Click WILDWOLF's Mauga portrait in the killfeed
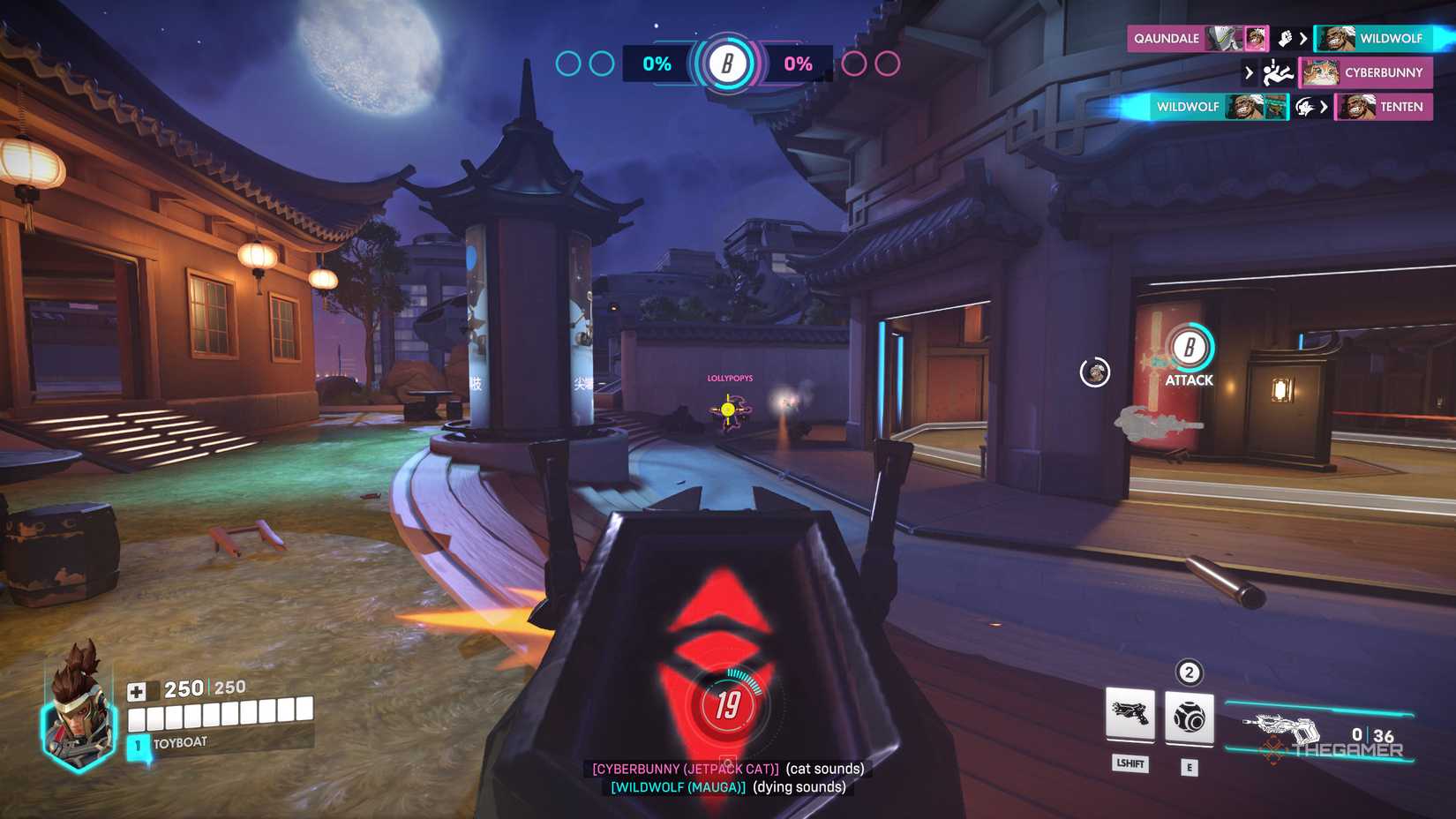This screenshot has width=1456, height=819. point(1249,107)
